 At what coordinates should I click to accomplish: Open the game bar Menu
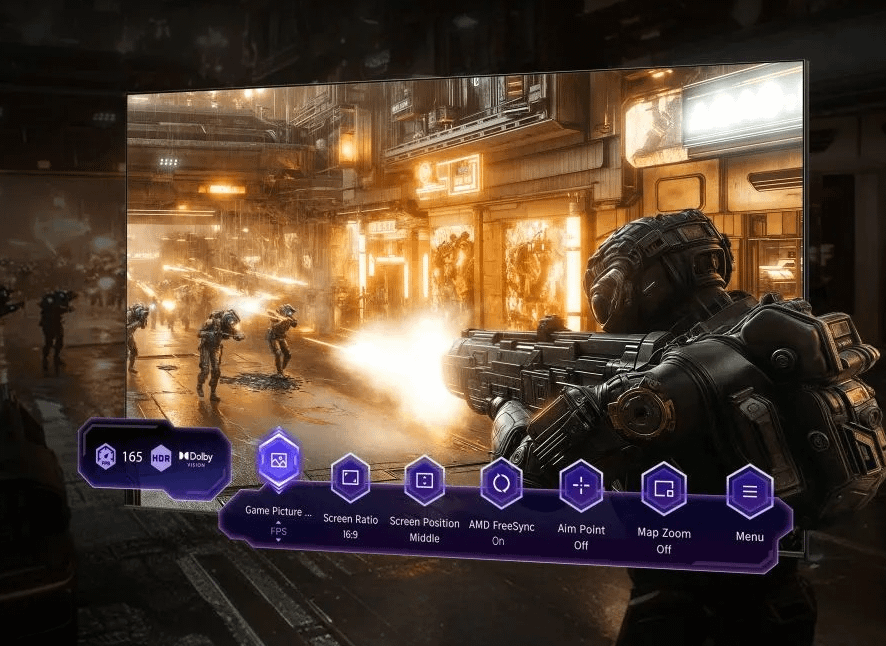coord(749,492)
